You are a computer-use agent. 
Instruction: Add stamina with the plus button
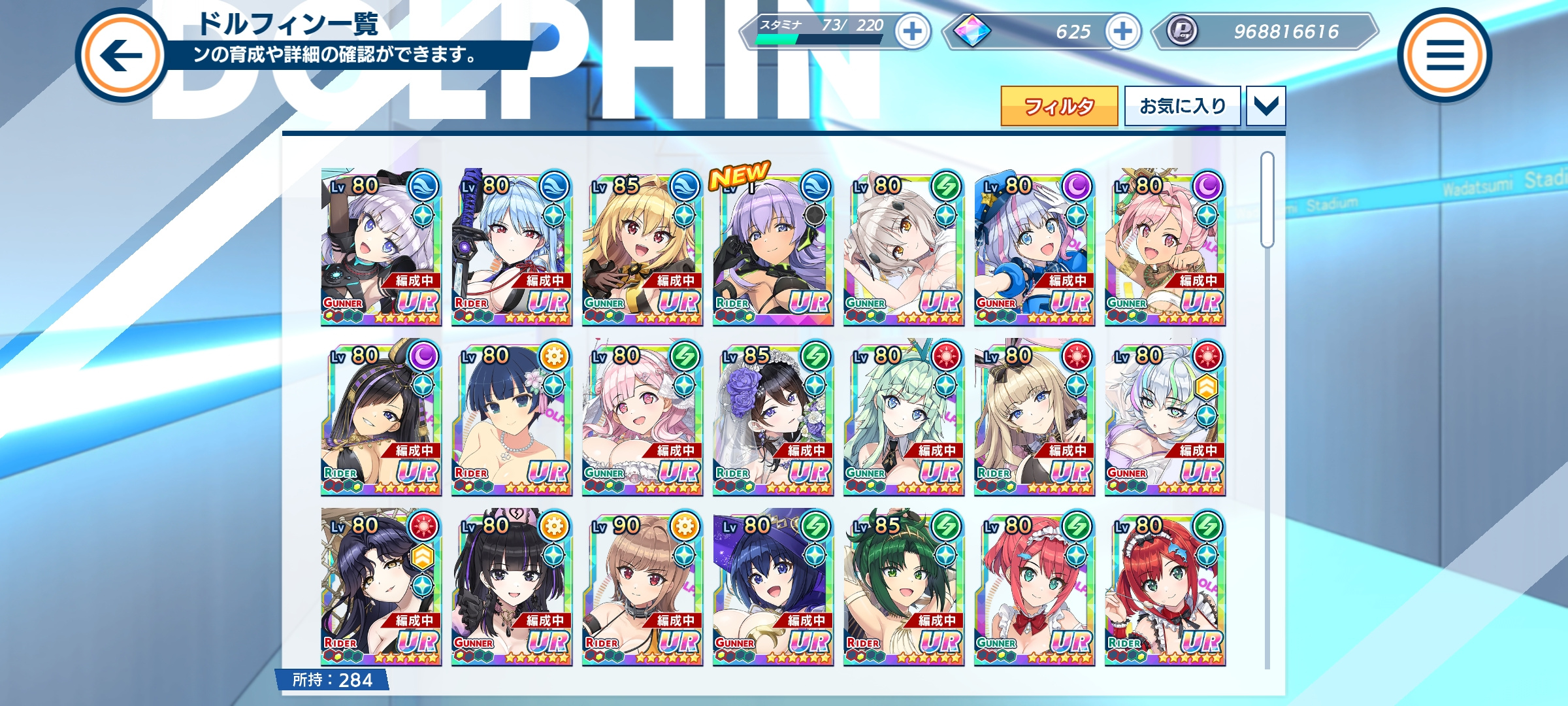pos(913,31)
